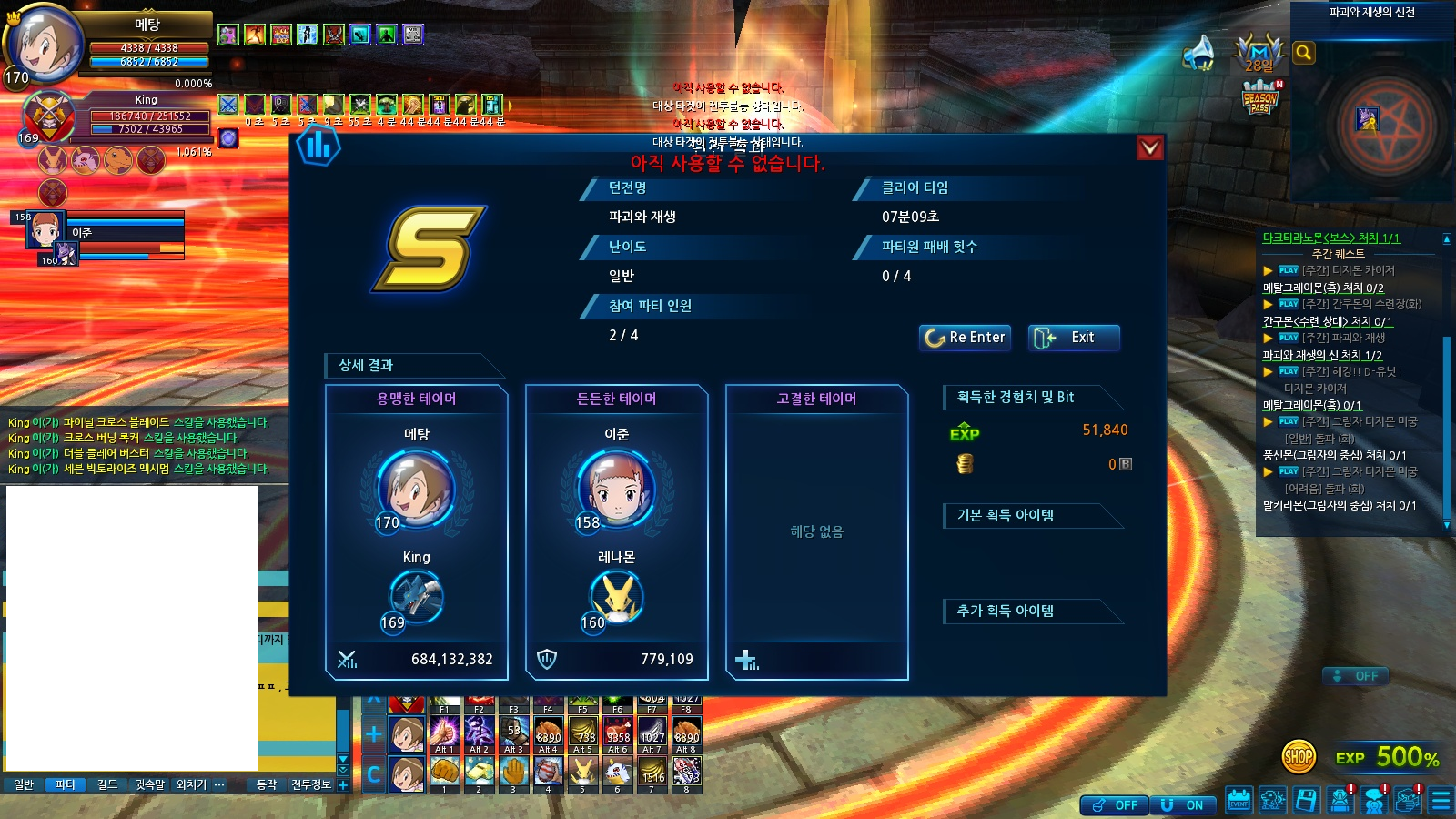Toggle the magnet auto-loot ON switch
The width and height of the screenshot is (1456, 819).
point(1183,805)
